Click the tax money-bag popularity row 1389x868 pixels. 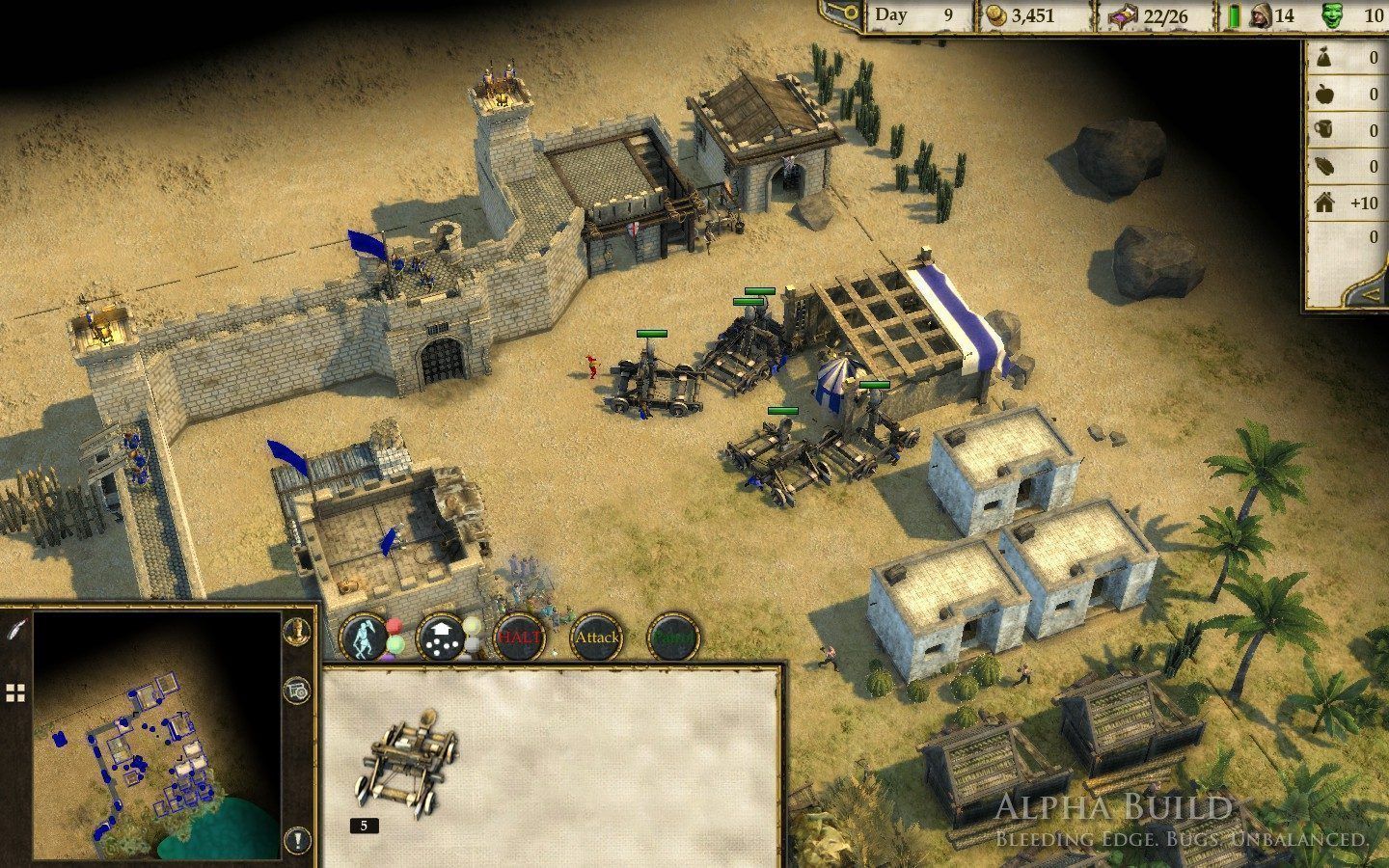1347,58
